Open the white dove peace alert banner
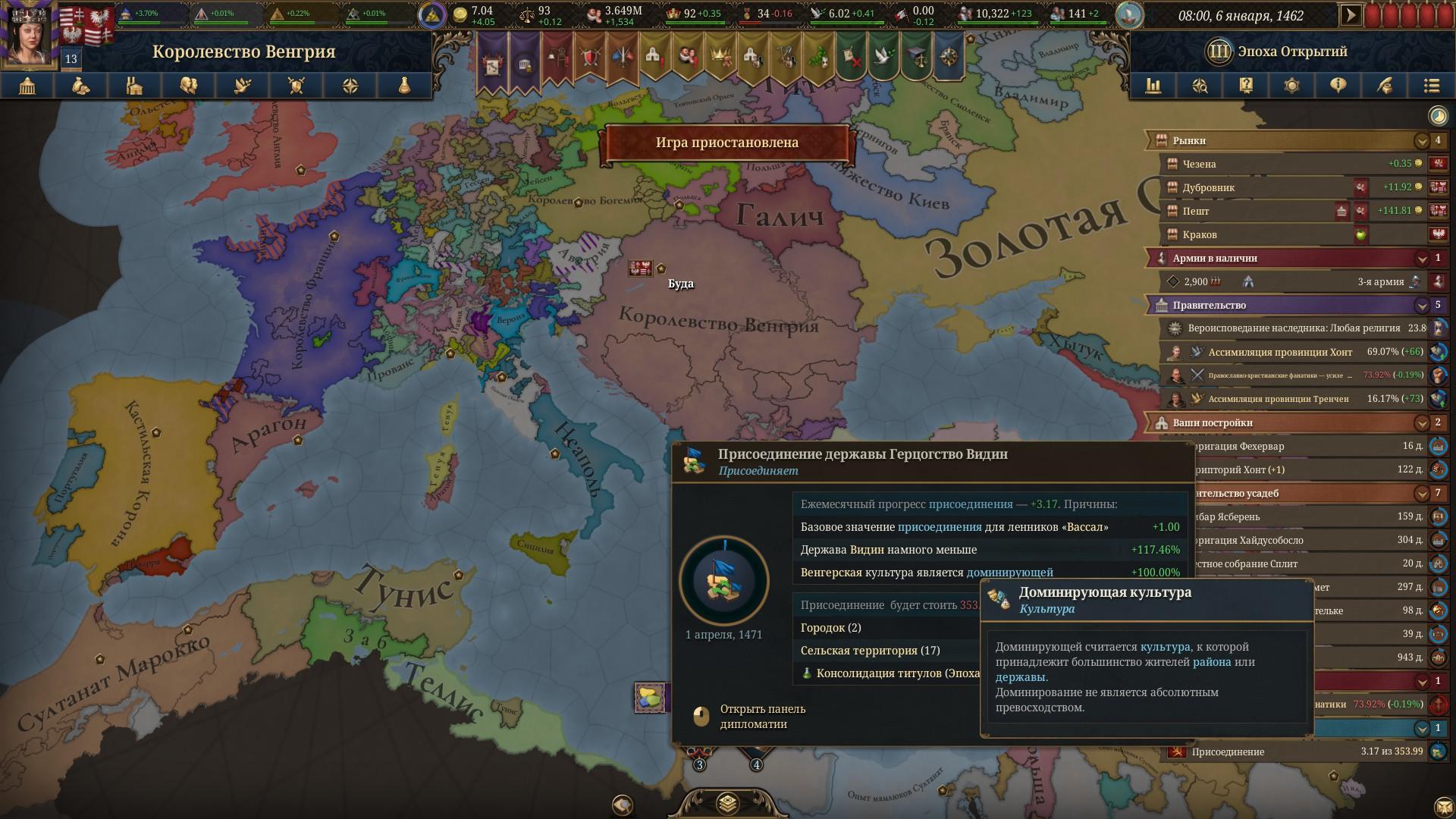 (883, 57)
